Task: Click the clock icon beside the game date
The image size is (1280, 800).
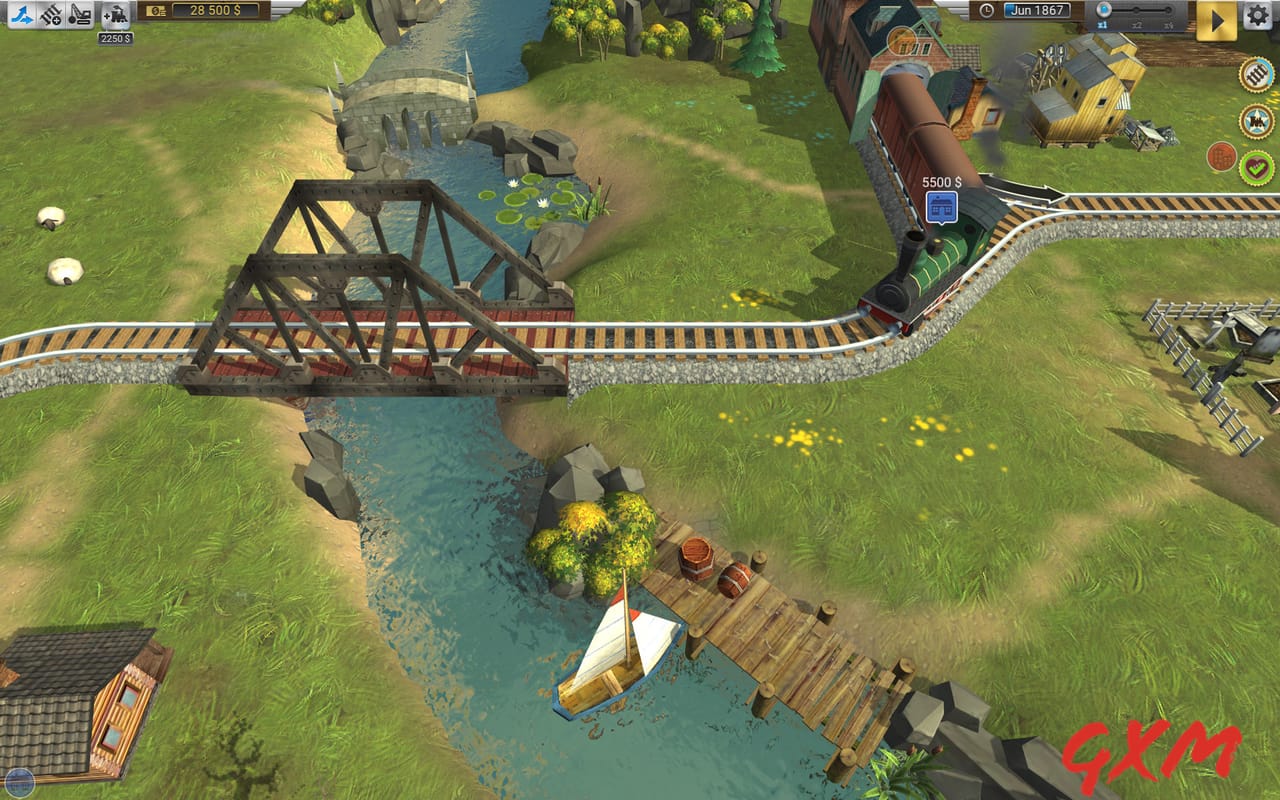Action: tap(987, 10)
